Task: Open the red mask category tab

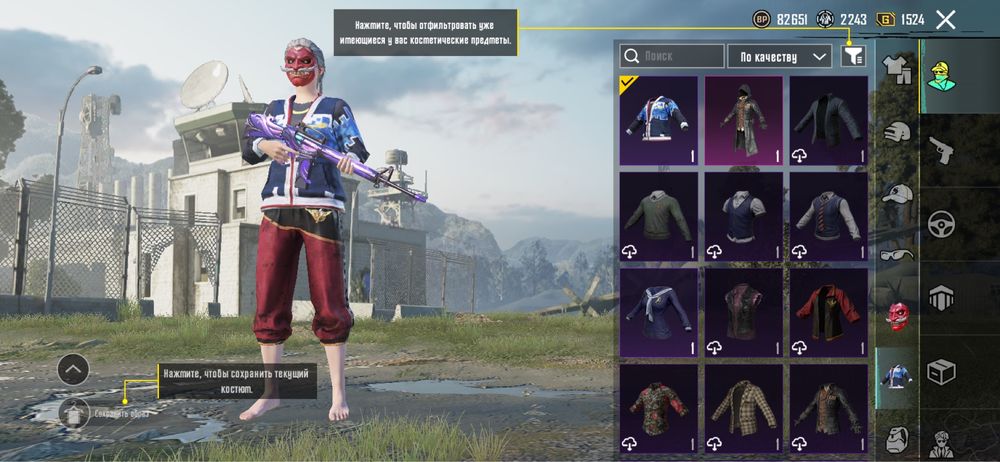Action: (x=897, y=315)
